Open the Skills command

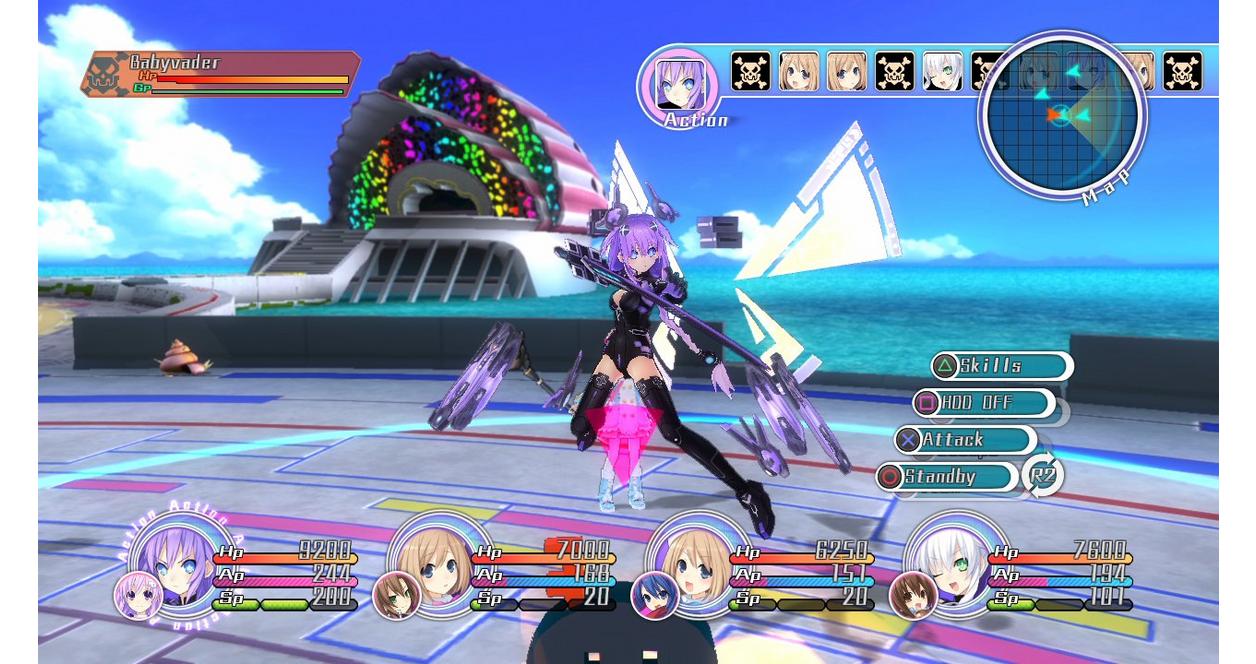point(1001,366)
